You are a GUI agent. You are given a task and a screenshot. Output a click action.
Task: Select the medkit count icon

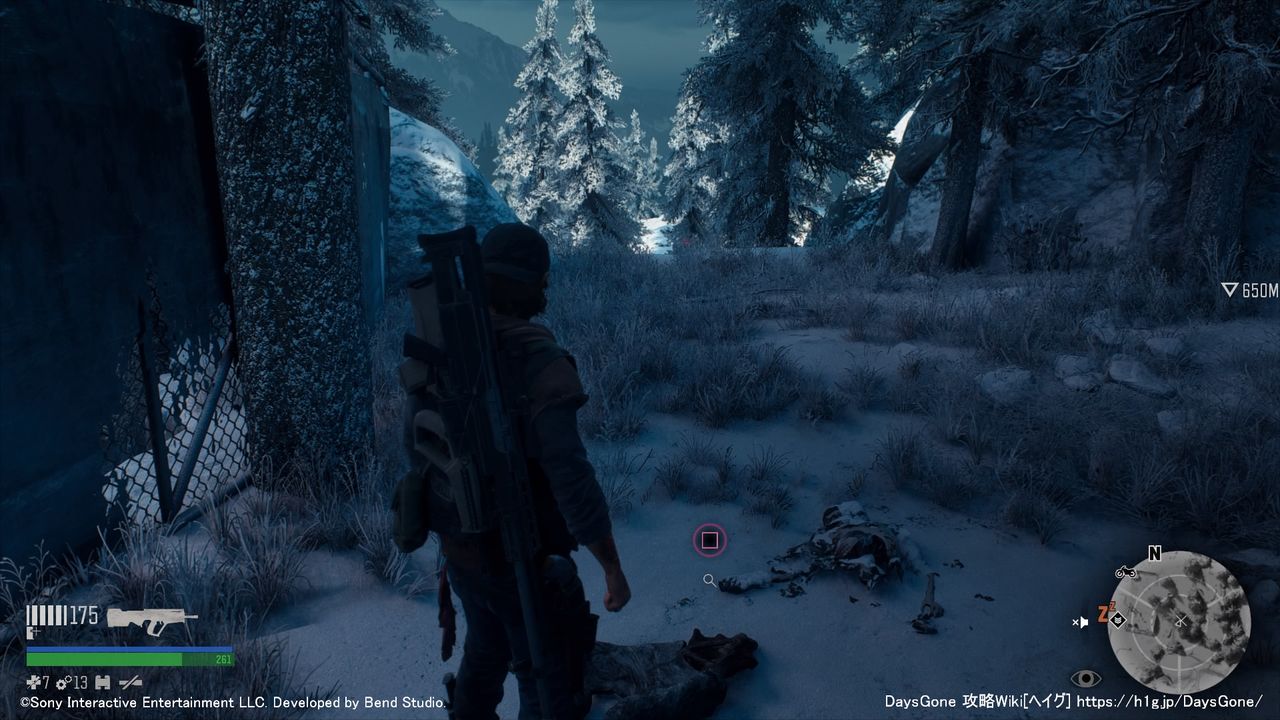(33, 682)
